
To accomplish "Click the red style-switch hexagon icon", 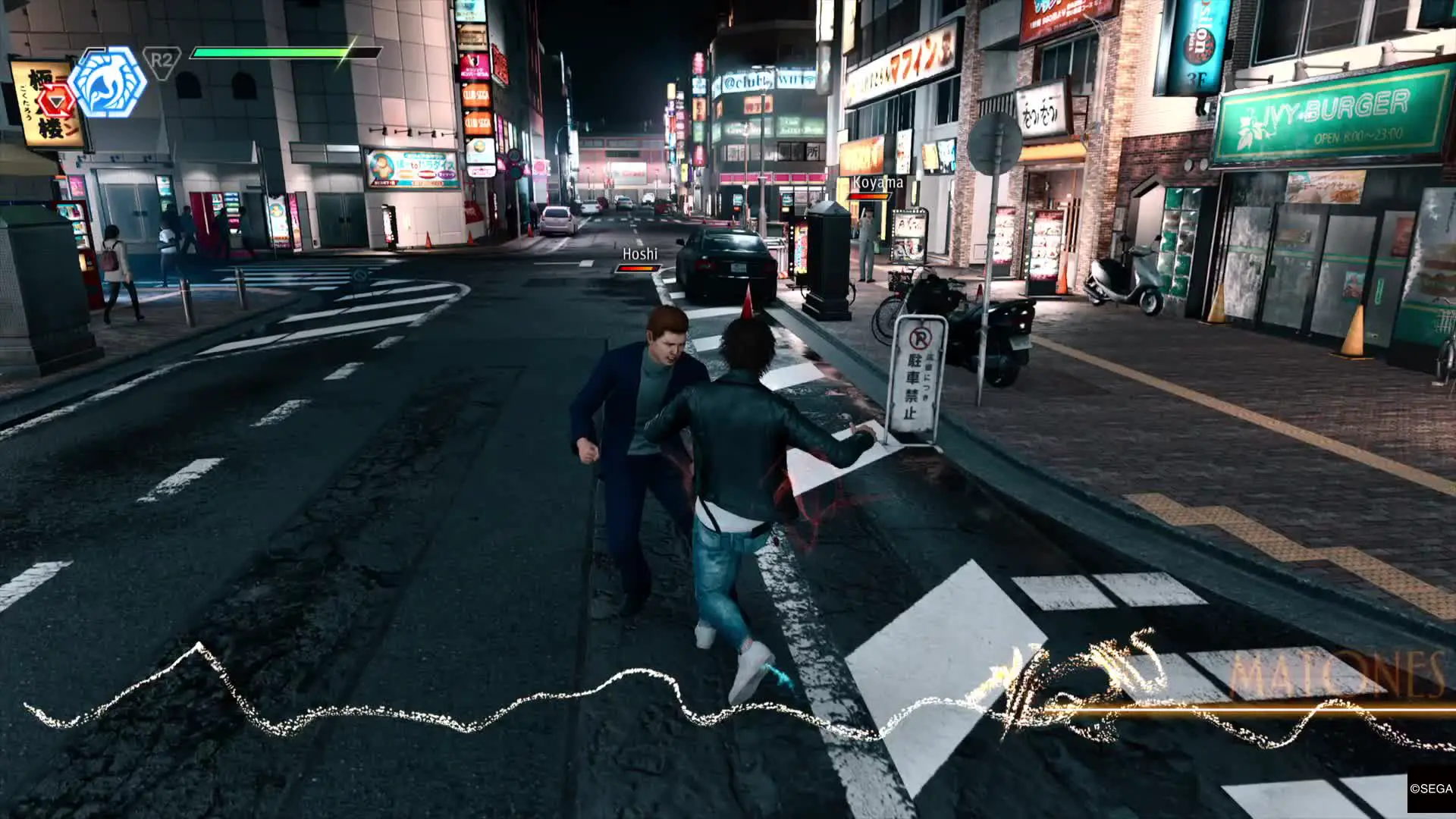I will [55, 102].
